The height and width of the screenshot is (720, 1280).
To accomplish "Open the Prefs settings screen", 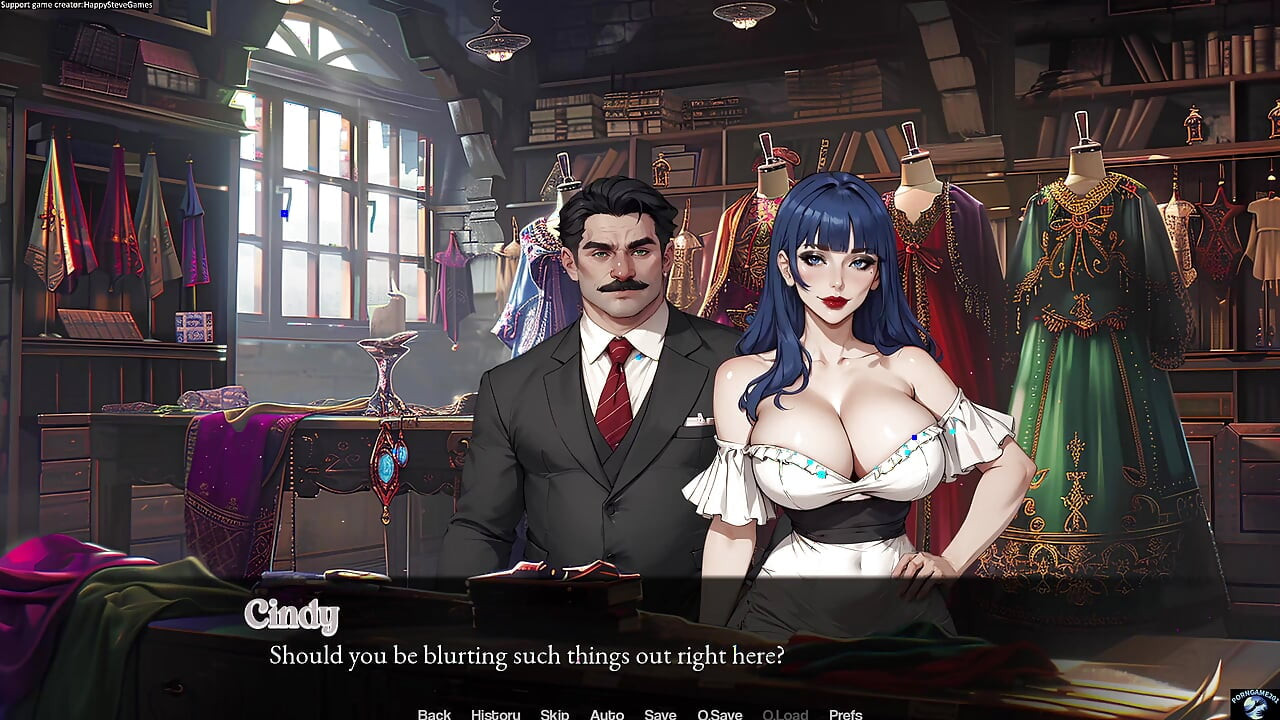I will tap(843, 714).
